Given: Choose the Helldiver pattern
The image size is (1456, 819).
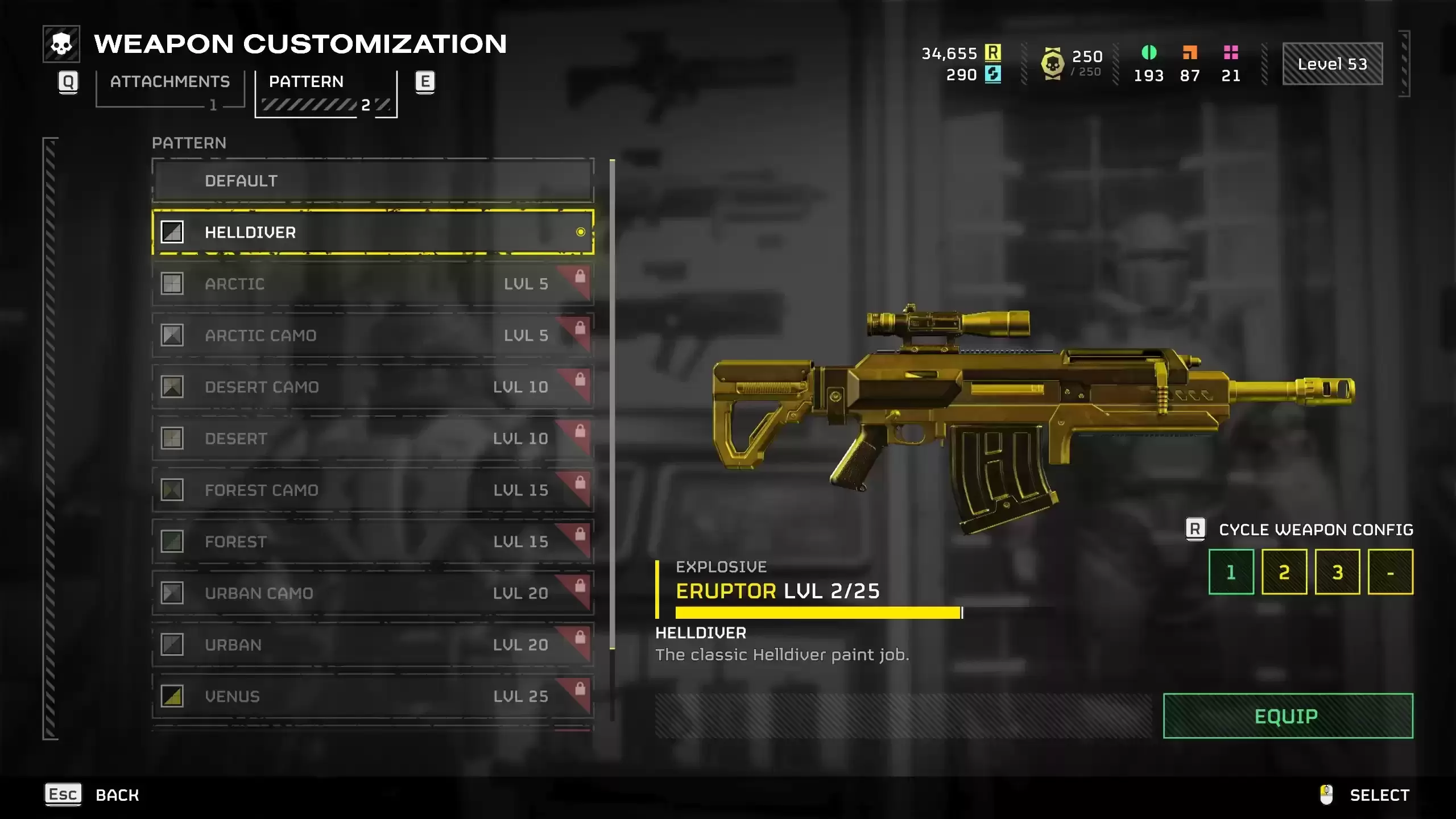Looking at the screenshot, I should pyautogui.click(x=373, y=232).
